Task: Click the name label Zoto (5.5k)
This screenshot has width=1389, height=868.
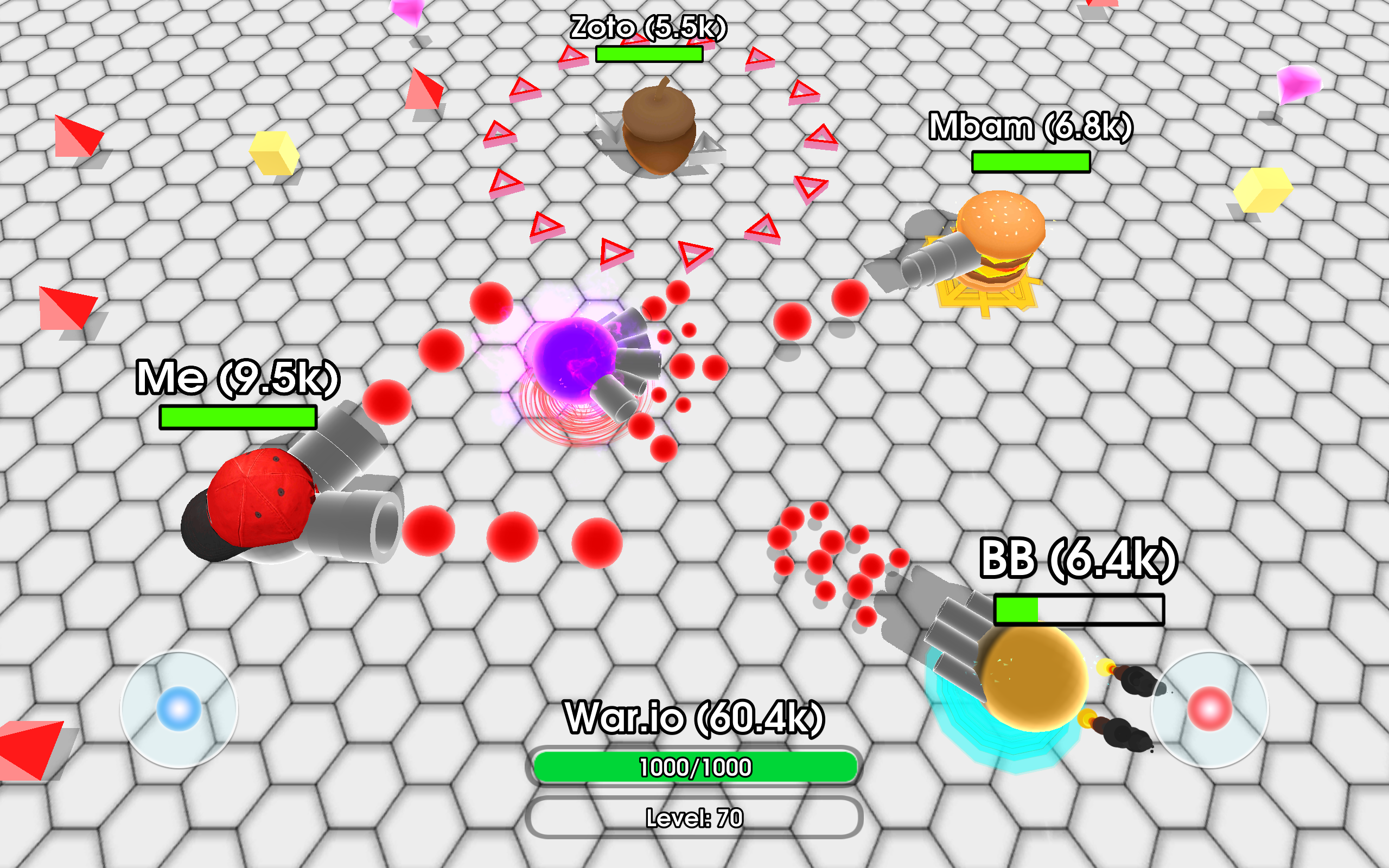Action: coord(648,26)
